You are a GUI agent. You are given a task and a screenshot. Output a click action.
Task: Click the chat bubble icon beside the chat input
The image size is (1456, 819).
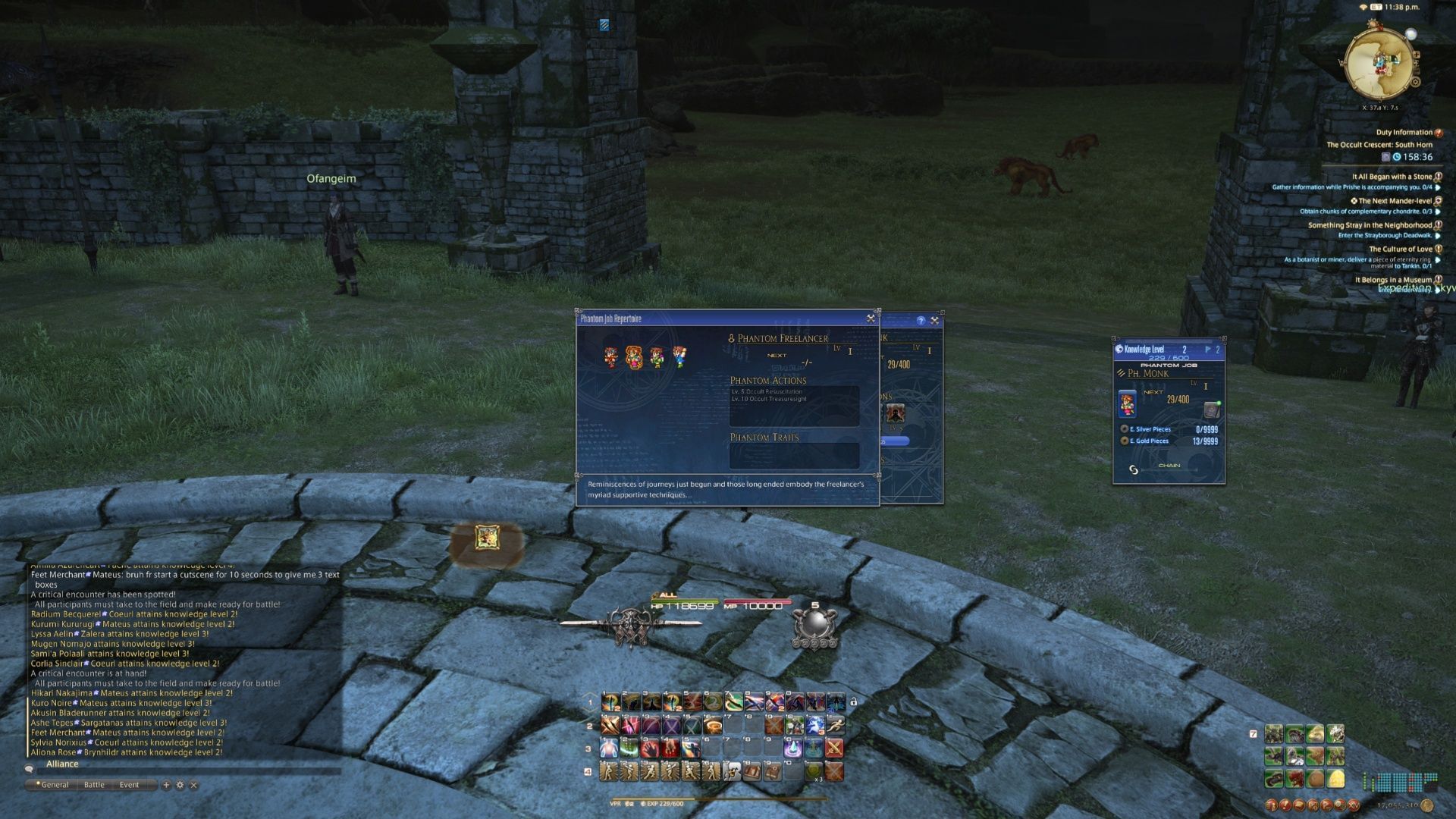point(29,769)
